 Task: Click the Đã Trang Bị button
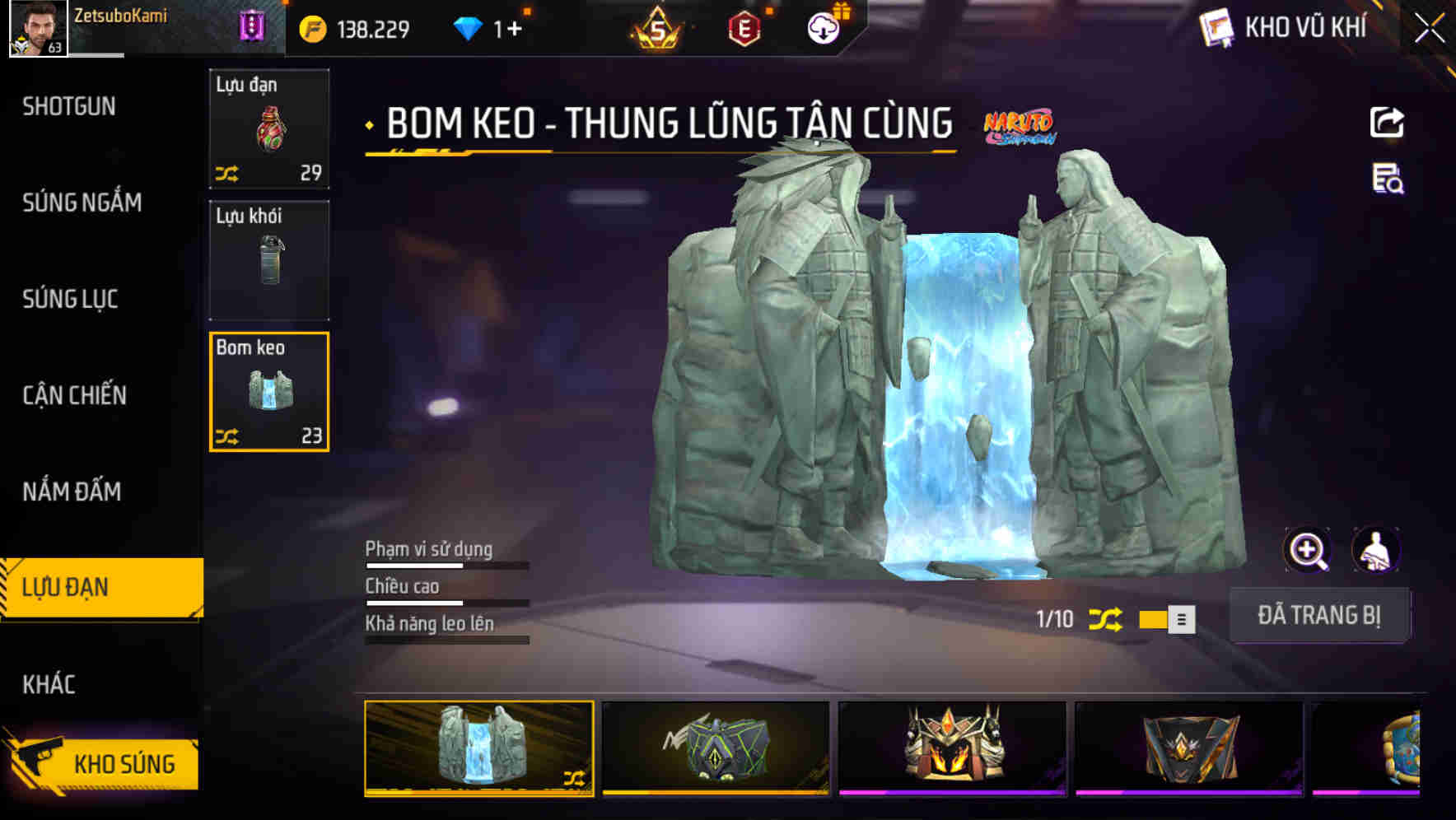pyautogui.click(x=1319, y=615)
